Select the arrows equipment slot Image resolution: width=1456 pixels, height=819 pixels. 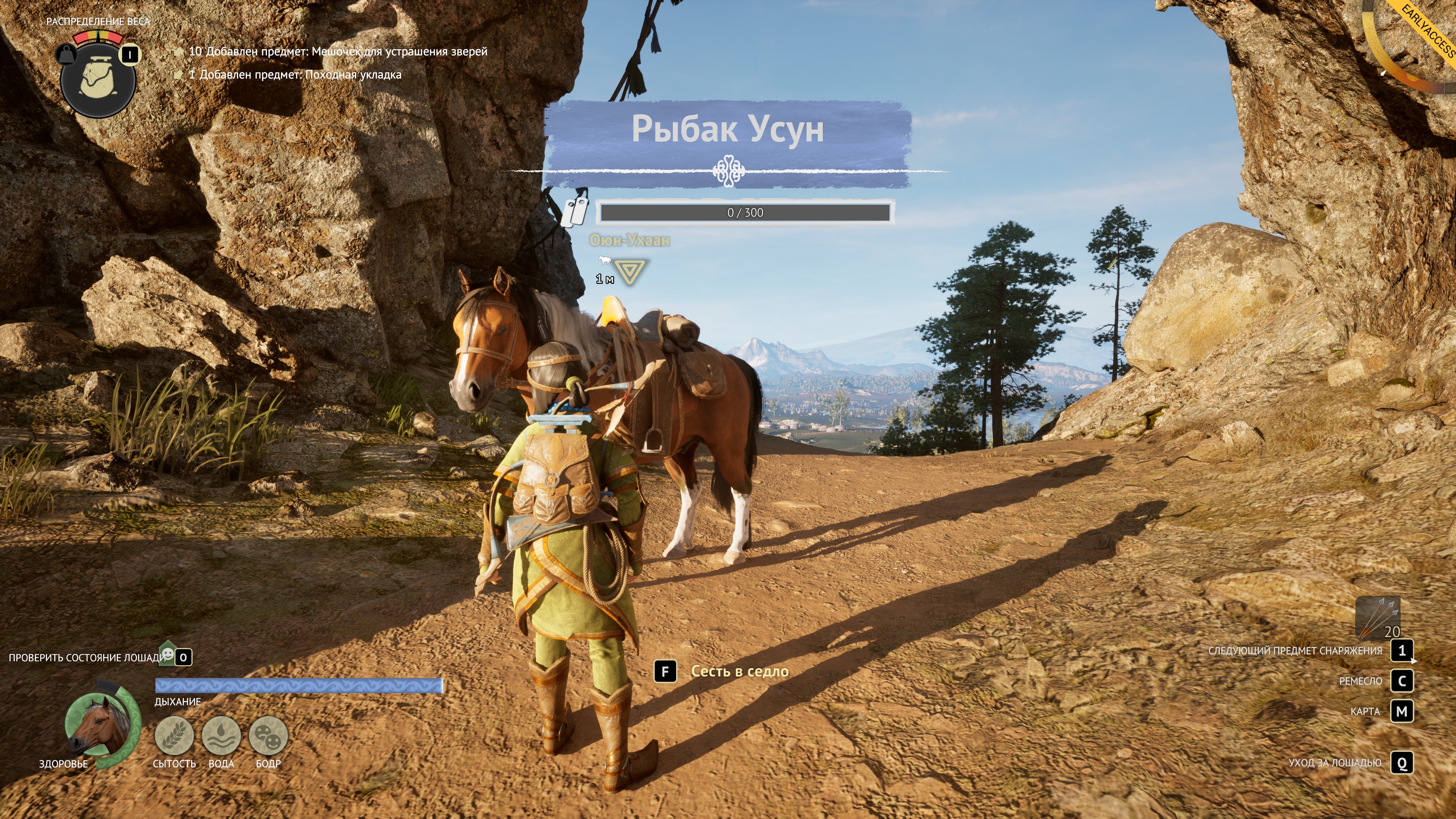tap(1378, 618)
